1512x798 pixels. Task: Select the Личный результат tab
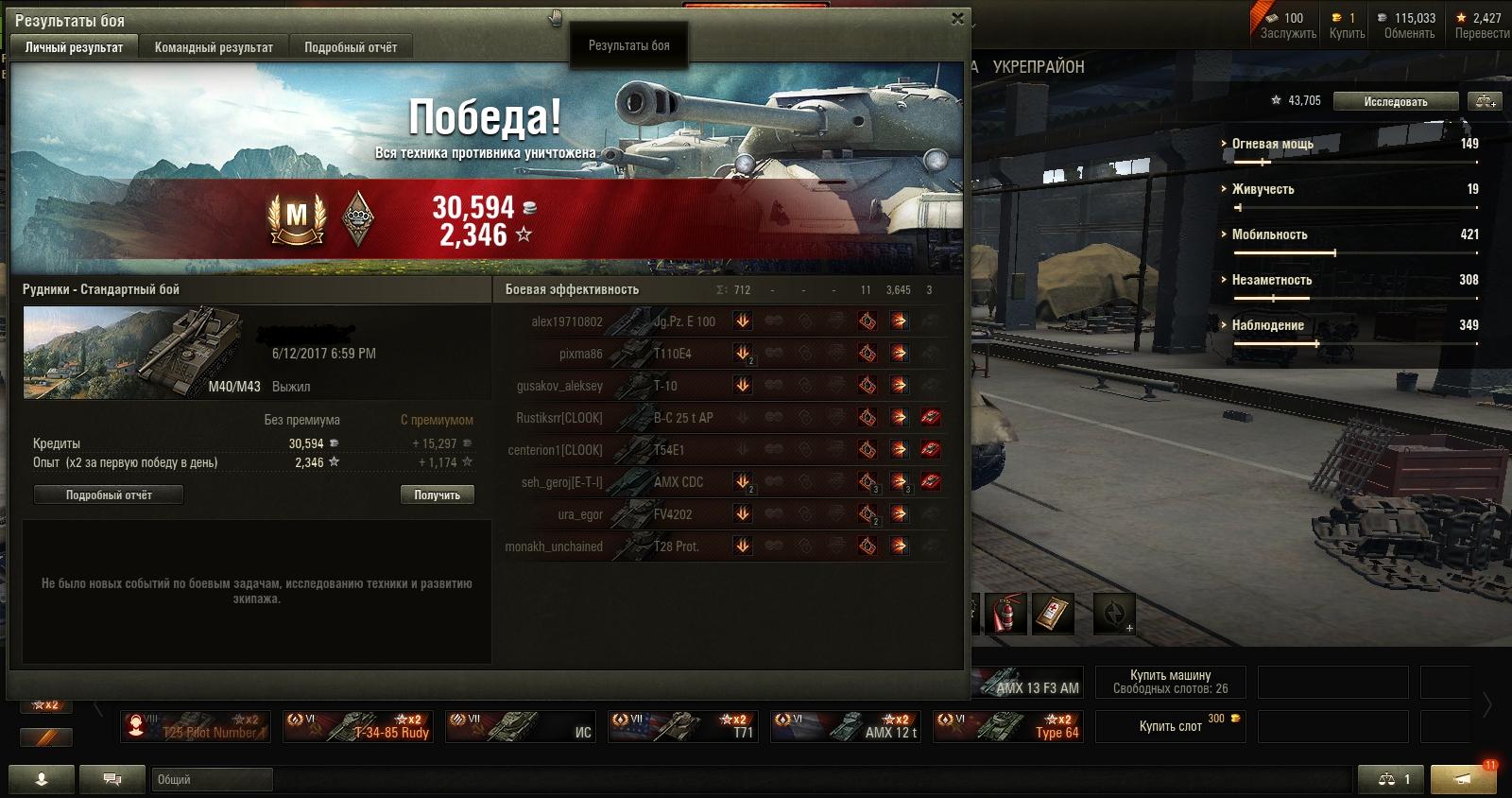tap(74, 47)
